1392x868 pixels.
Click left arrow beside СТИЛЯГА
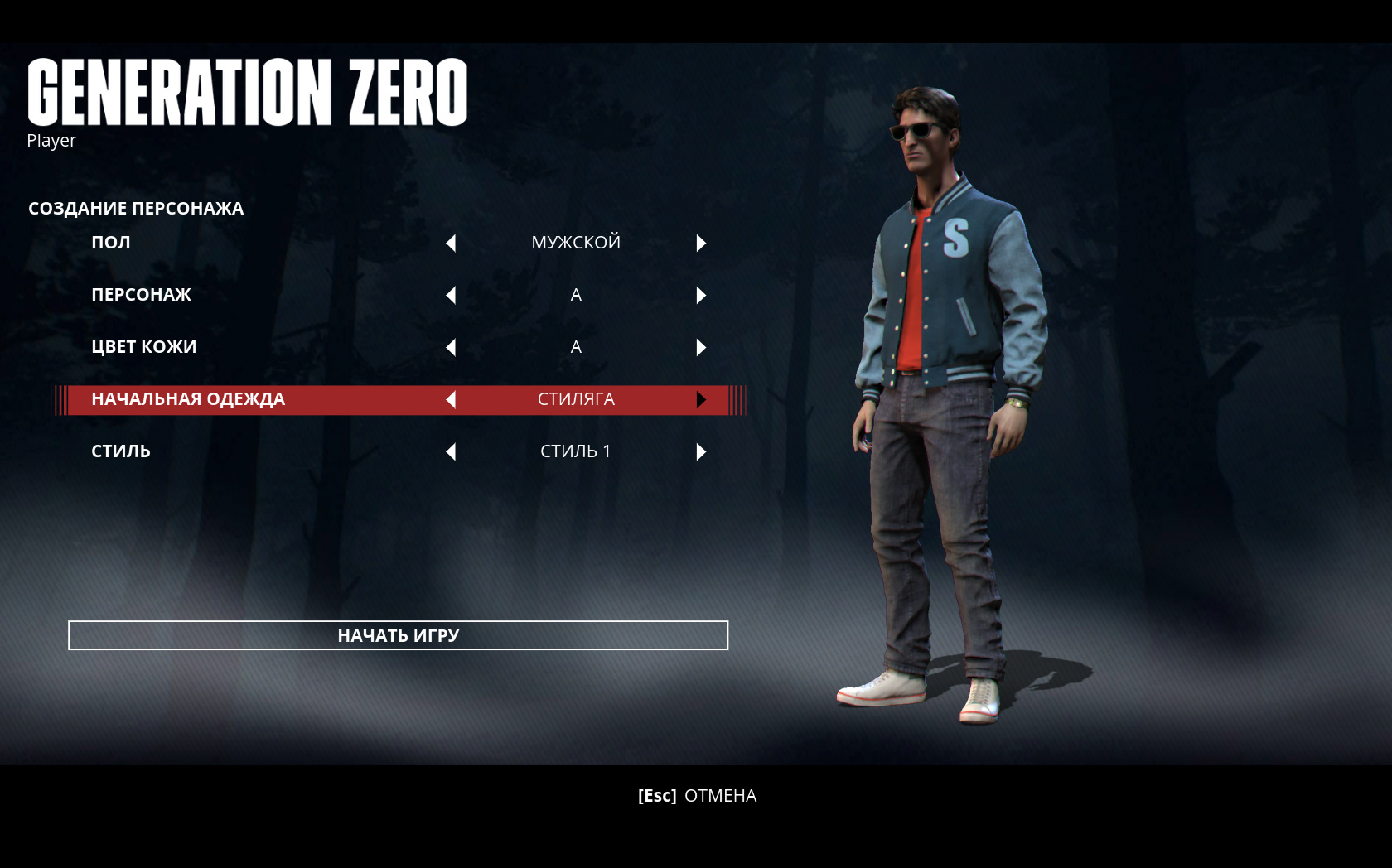451,399
